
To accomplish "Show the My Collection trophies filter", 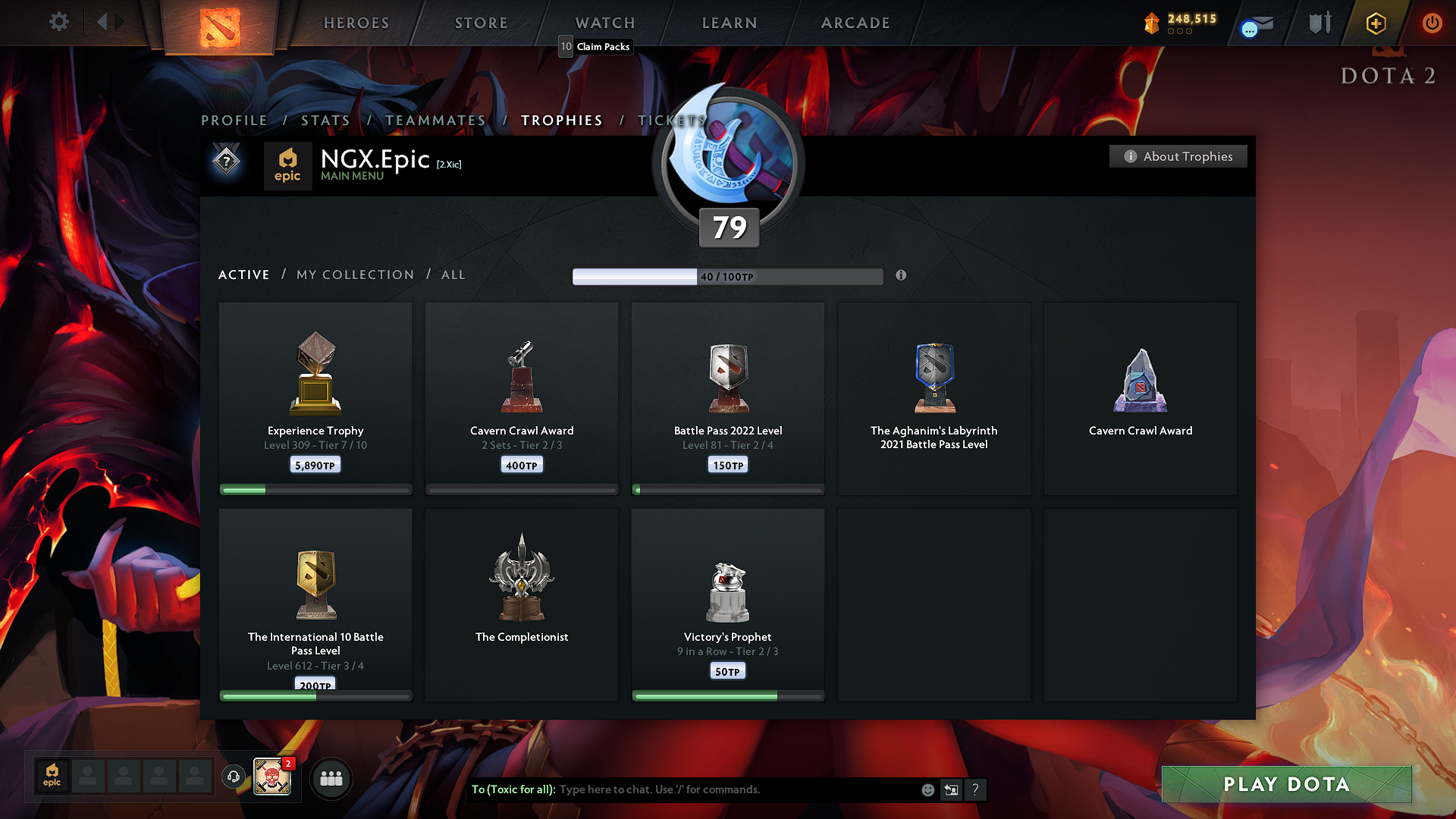I will pyautogui.click(x=355, y=275).
